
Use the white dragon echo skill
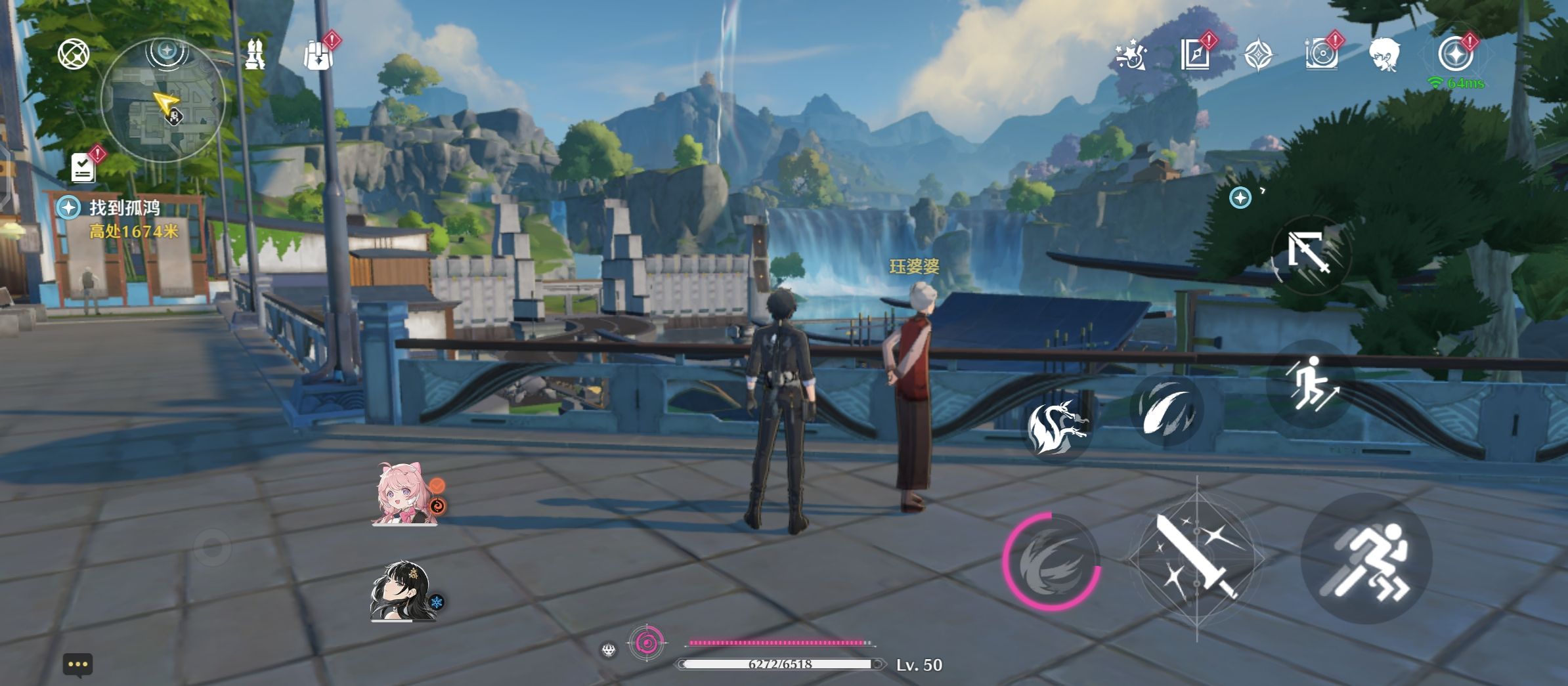(x=1055, y=425)
